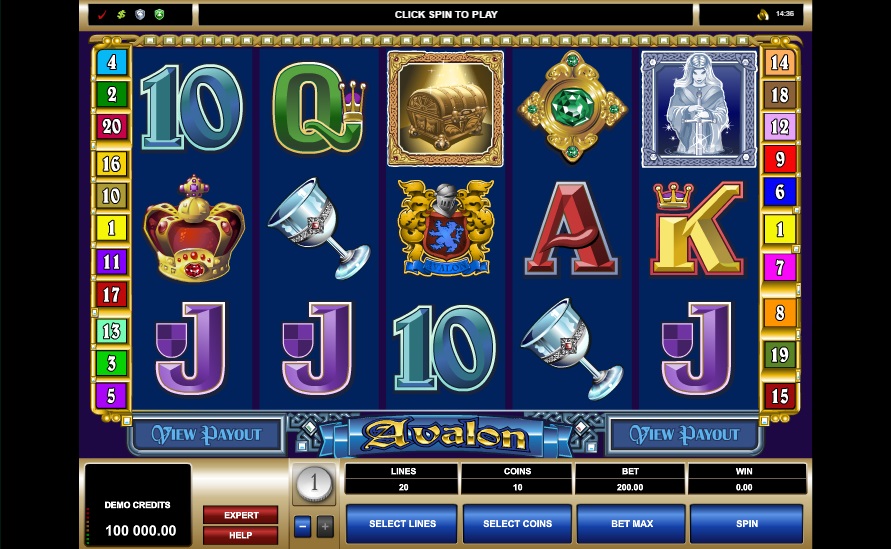Decrease coin size with the minus button
This screenshot has height=549, width=891.
coord(303,525)
